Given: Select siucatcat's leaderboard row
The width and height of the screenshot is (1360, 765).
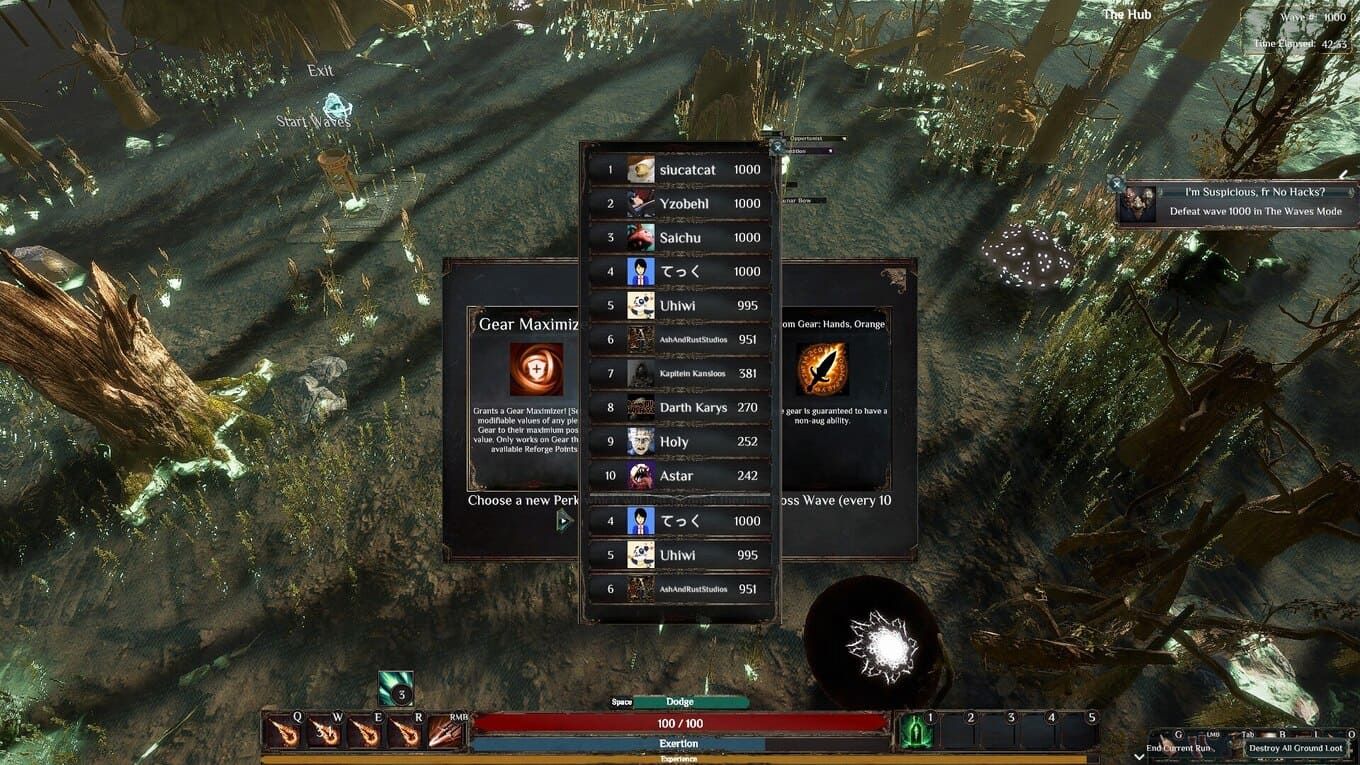Looking at the screenshot, I should pos(680,170).
